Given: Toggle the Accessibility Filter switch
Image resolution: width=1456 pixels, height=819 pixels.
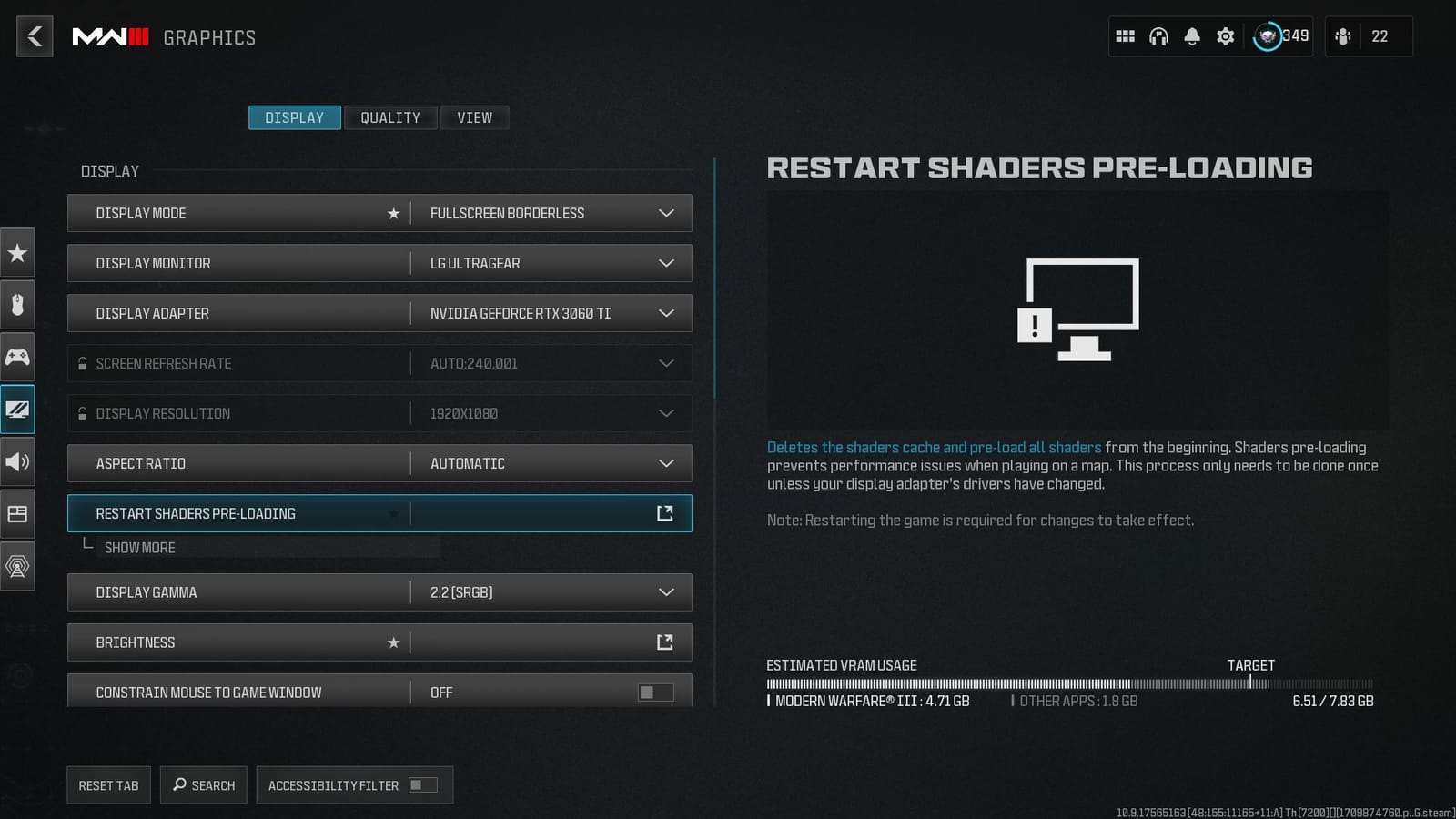Looking at the screenshot, I should (x=418, y=784).
